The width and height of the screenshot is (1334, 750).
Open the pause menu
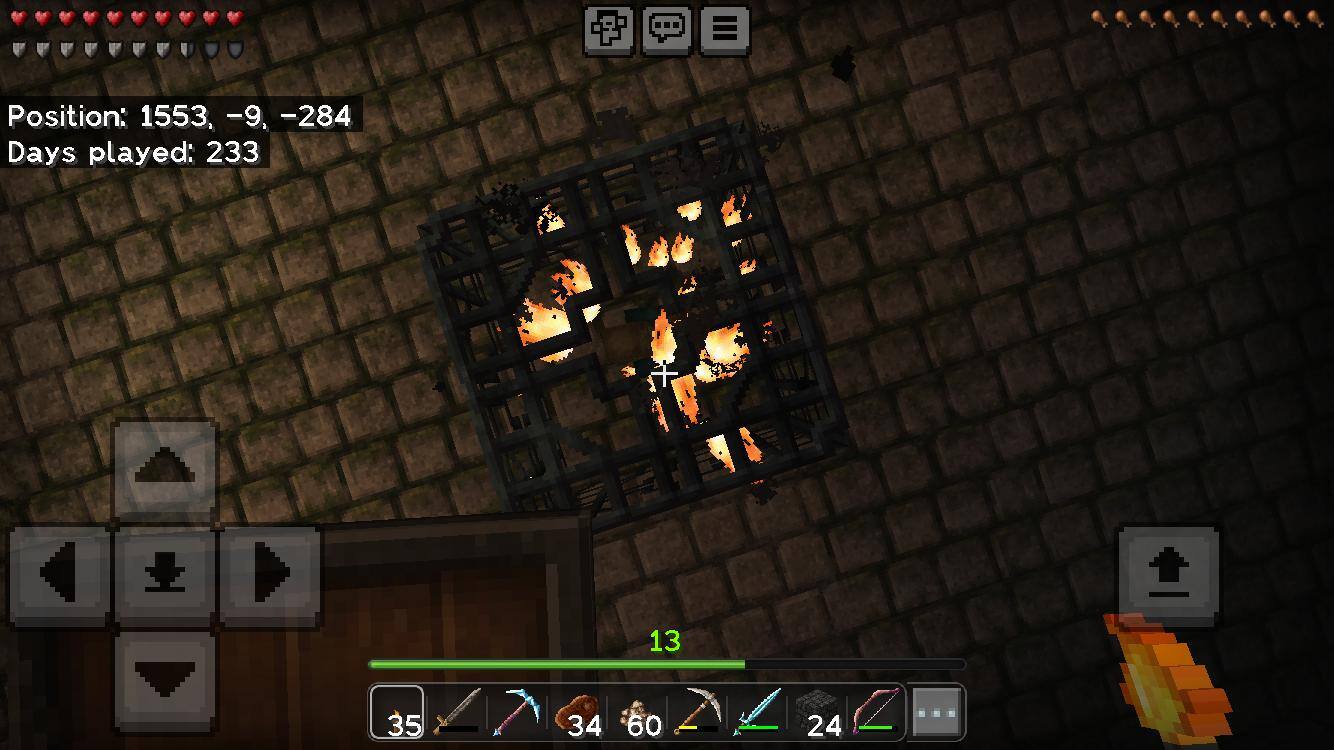(x=725, y=29)
